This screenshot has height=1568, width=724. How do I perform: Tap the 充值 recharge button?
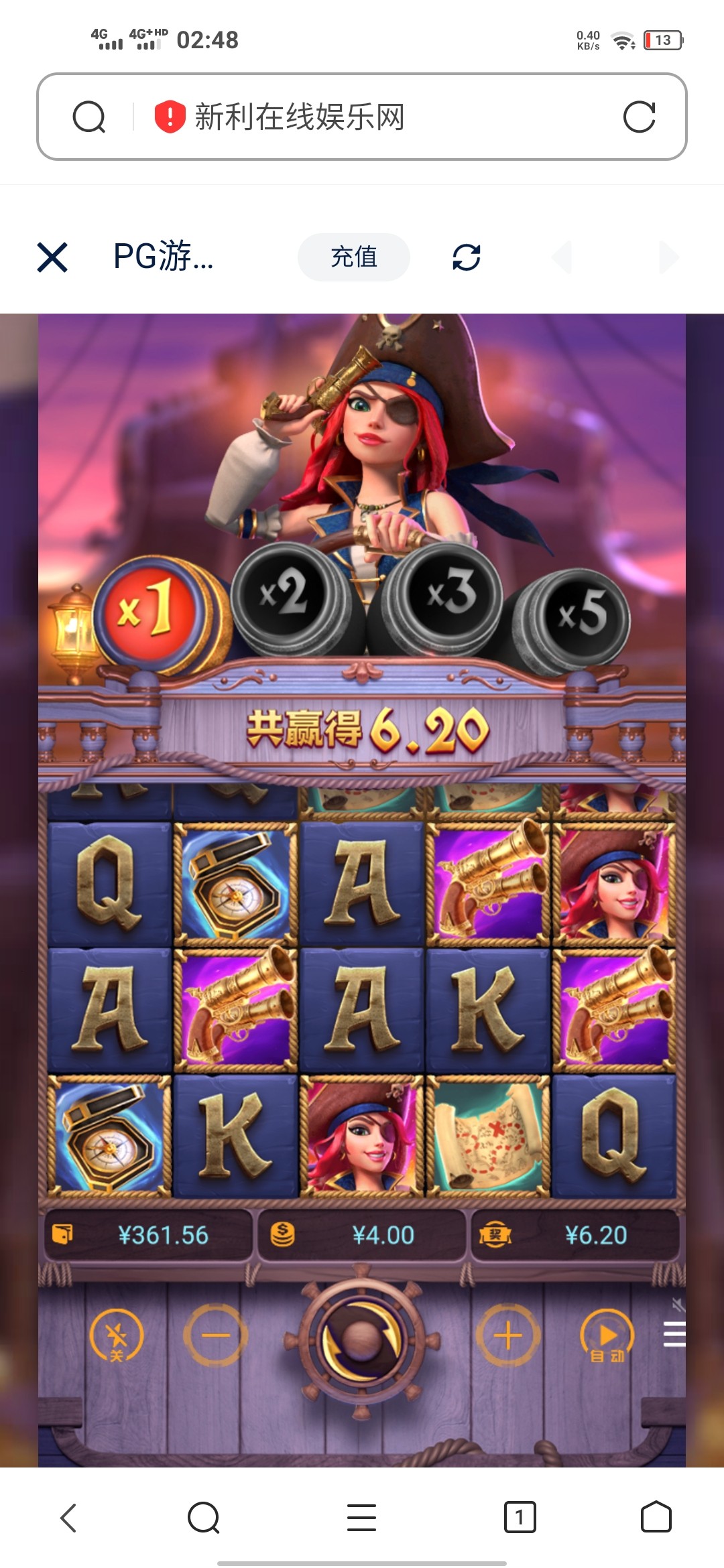354,257
